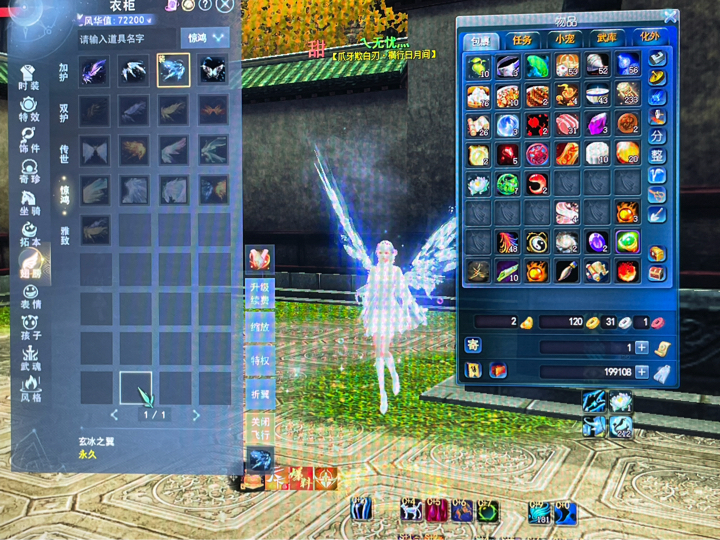The width and height of the screenshot is (720, 540).
Task: Go to the next wardrobe page
Action: (x=196, y=415)
